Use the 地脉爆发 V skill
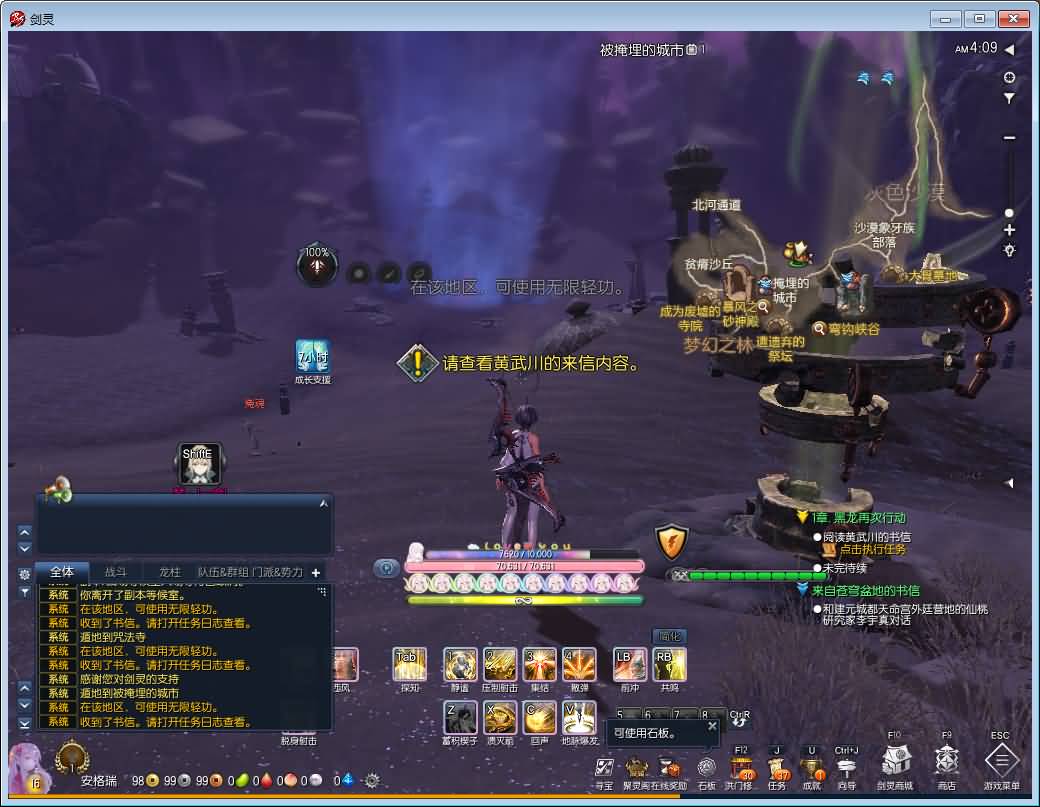Screen dimensions: 1040x807 (579, 717)
